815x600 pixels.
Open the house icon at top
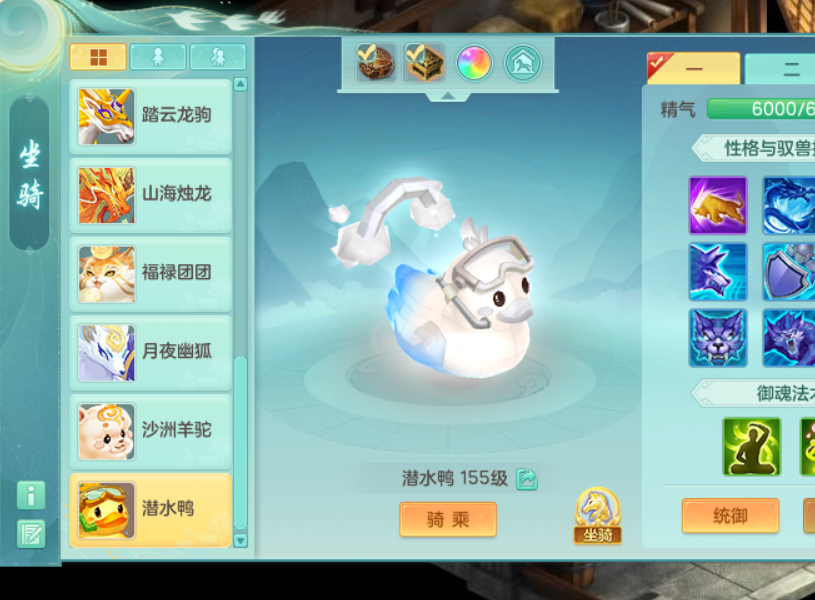coord(523,64)
